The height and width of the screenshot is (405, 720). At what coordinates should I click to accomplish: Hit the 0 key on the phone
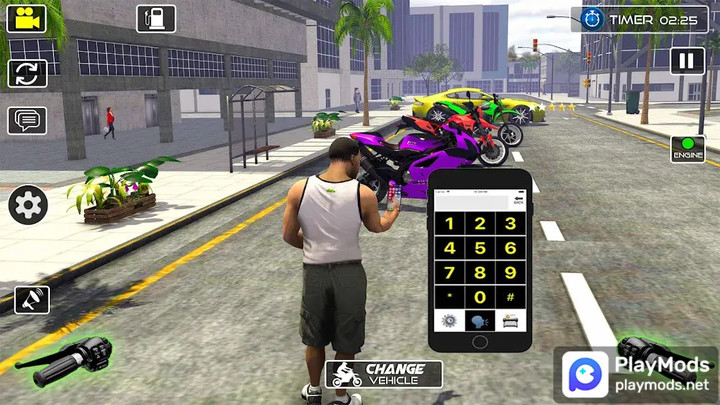click(x=480, y=297)
